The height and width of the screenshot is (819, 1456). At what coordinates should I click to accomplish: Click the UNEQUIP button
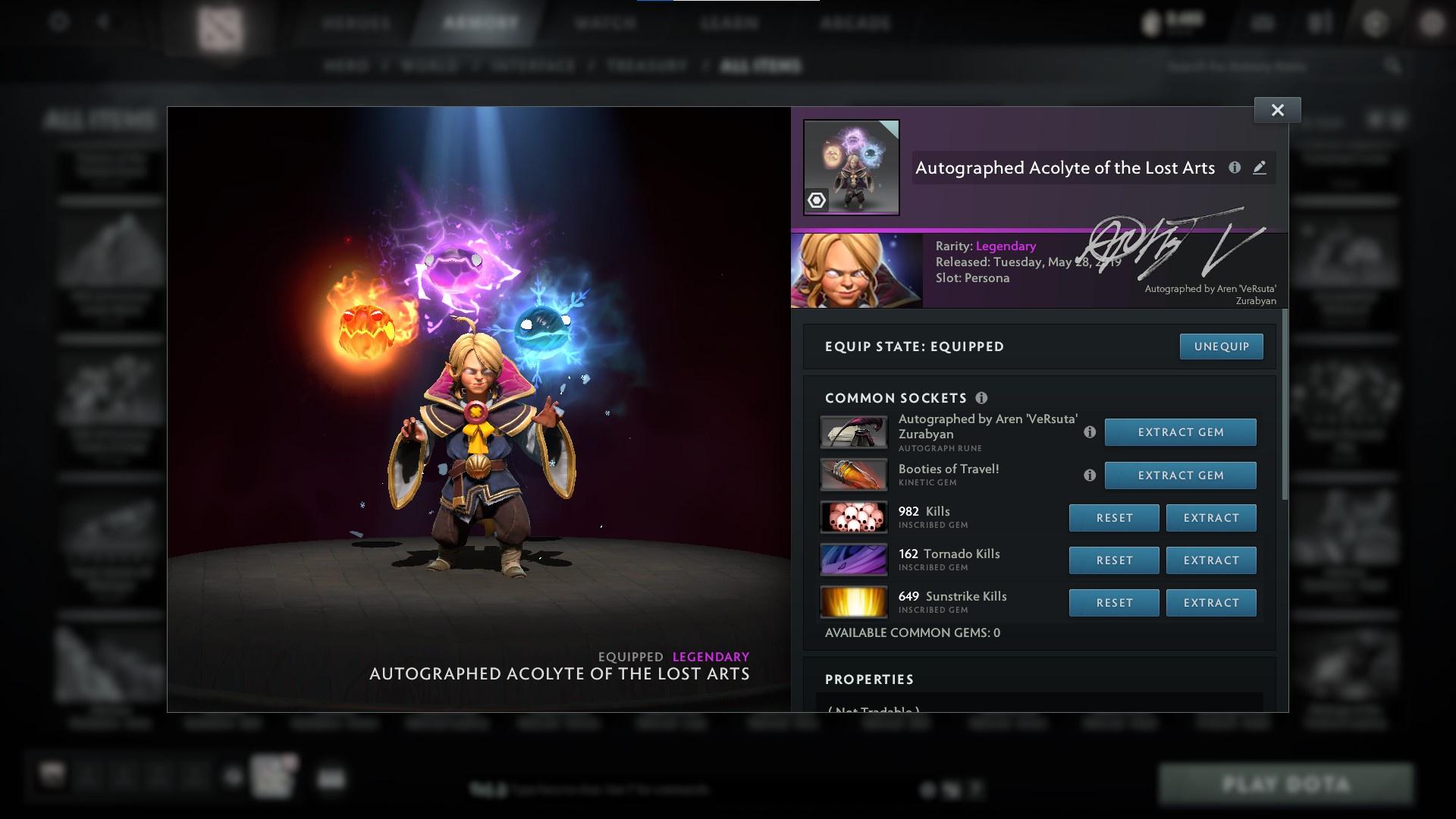tap(1221, 346)
